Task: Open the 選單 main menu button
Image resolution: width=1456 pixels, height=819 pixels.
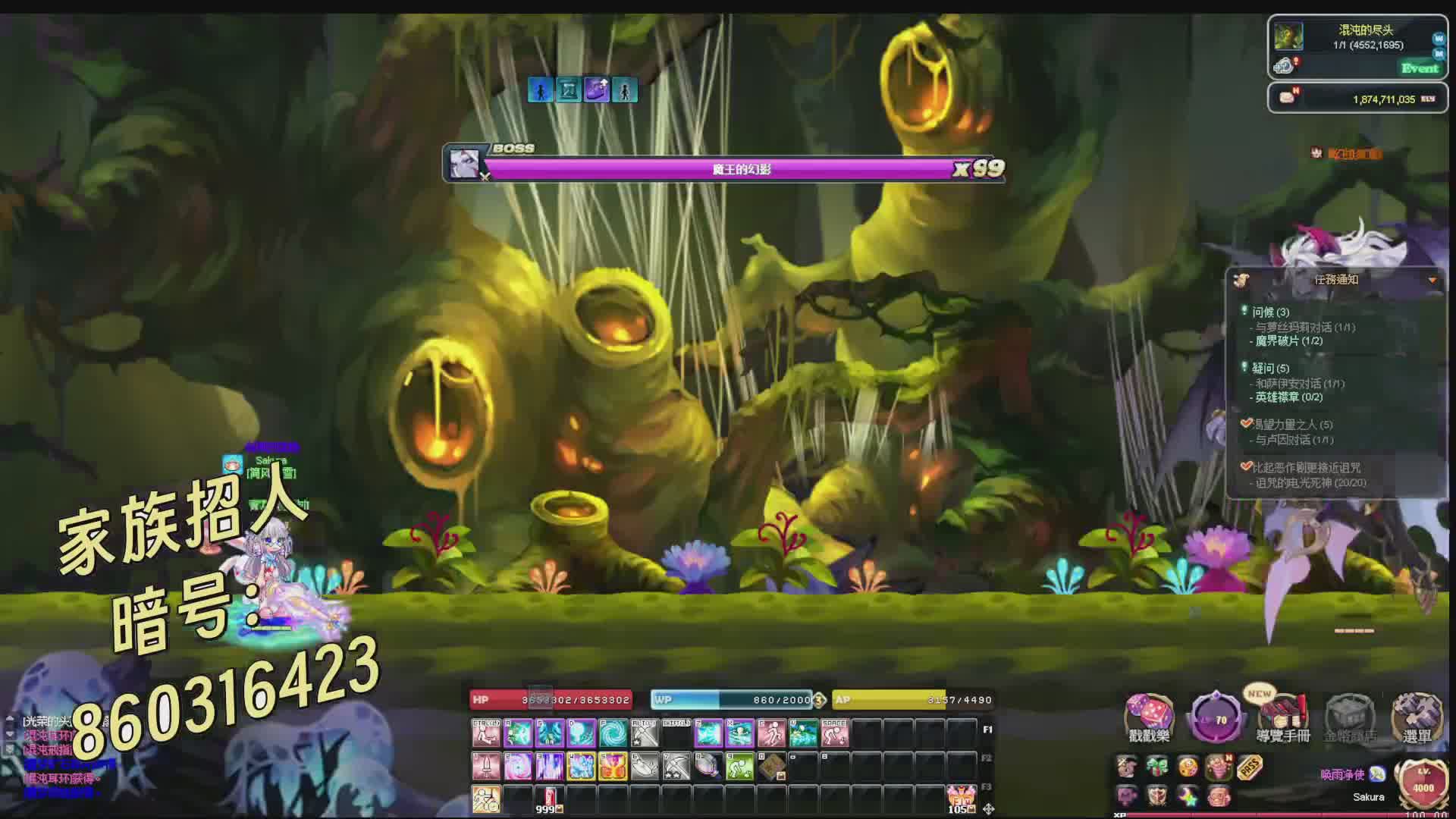Action: click(x=1416, y=718)
